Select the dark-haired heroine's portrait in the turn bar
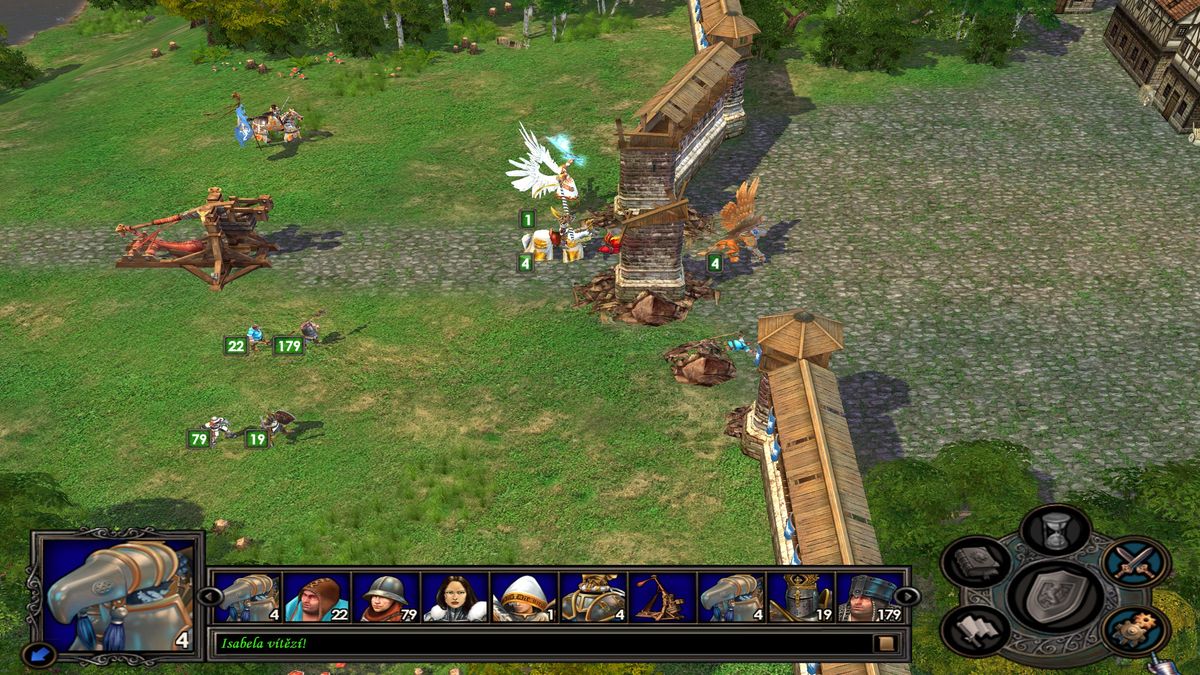Screen dimensions: 1200x675 coord(455,598)
